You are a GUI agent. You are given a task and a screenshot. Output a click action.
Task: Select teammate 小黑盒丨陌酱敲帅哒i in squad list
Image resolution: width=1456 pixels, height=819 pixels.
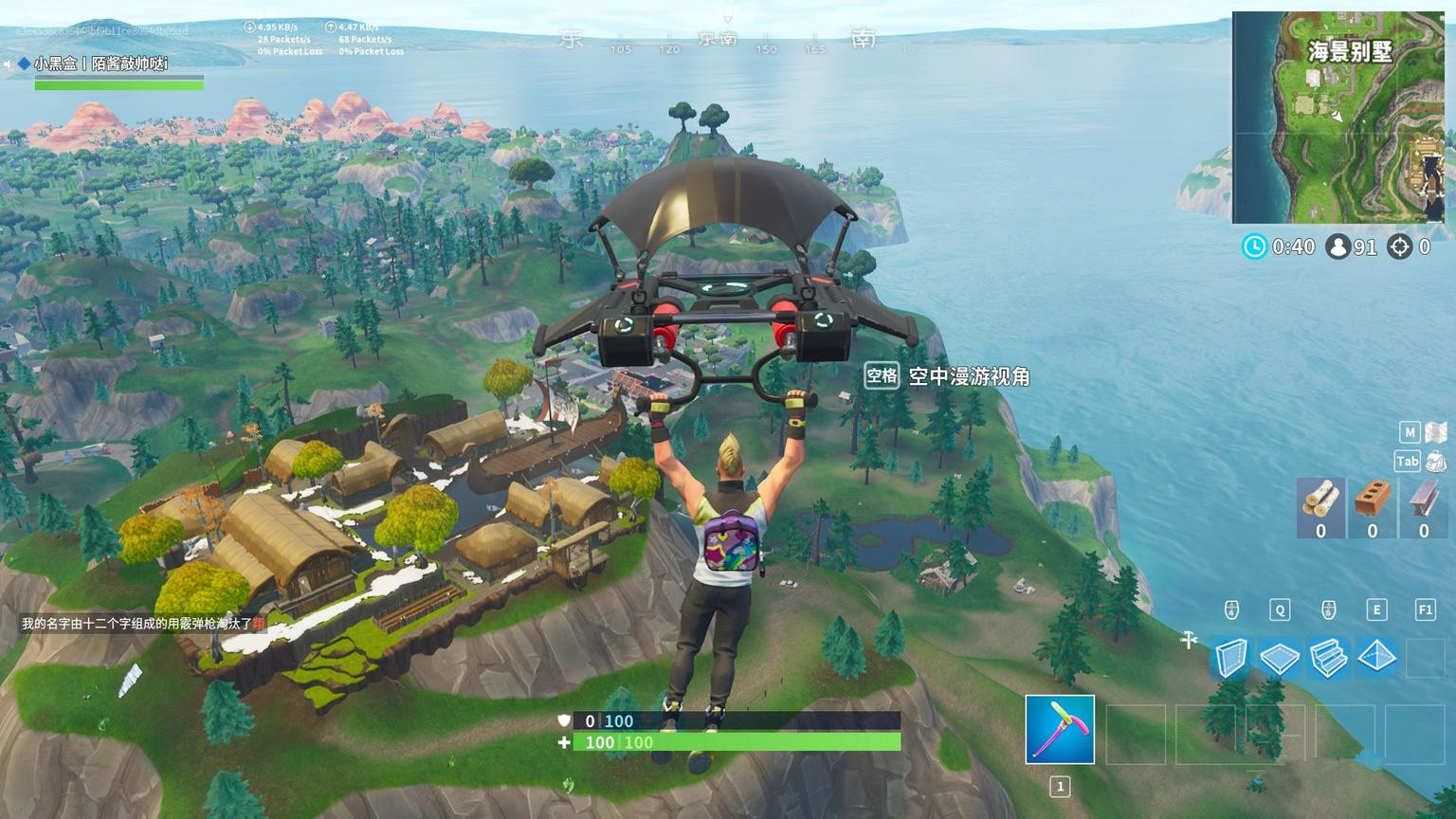click(x=100, y=64)
